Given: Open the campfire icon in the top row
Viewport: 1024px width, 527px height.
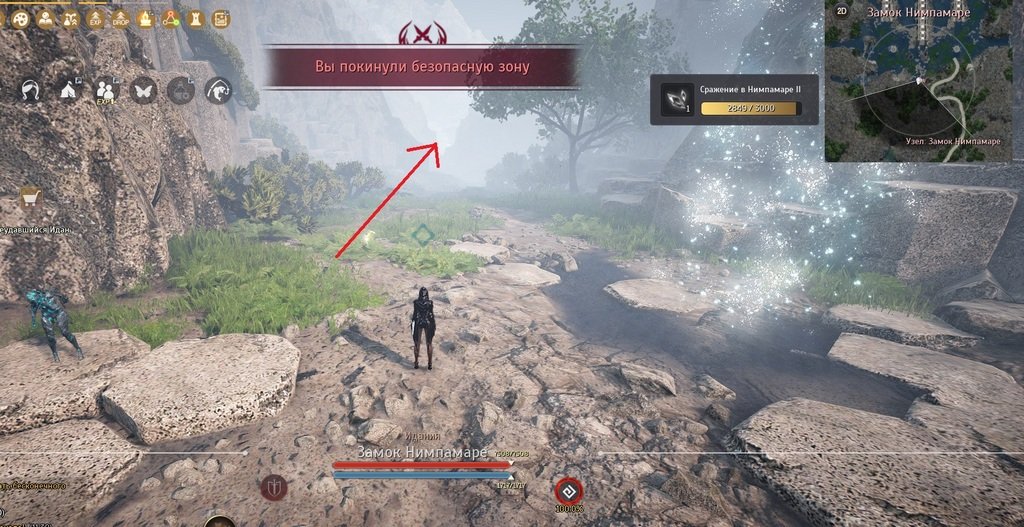Looking at the screenshot, I should 145,18.
